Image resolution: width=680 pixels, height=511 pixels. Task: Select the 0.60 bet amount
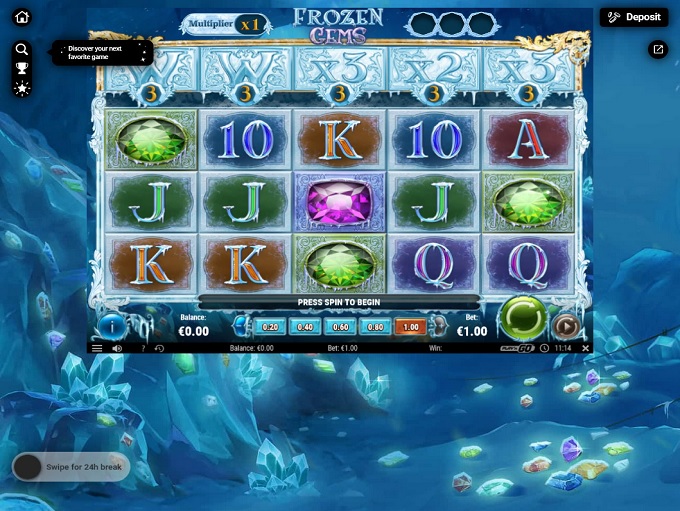(x=340, y=327)
